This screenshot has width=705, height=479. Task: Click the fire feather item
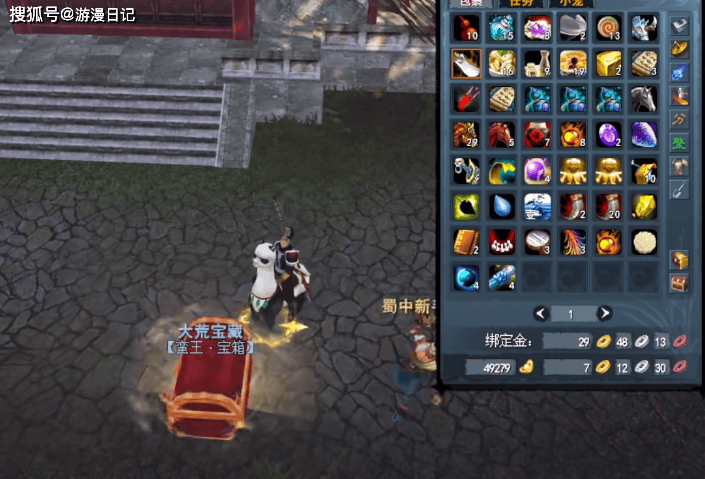point(572,241)
